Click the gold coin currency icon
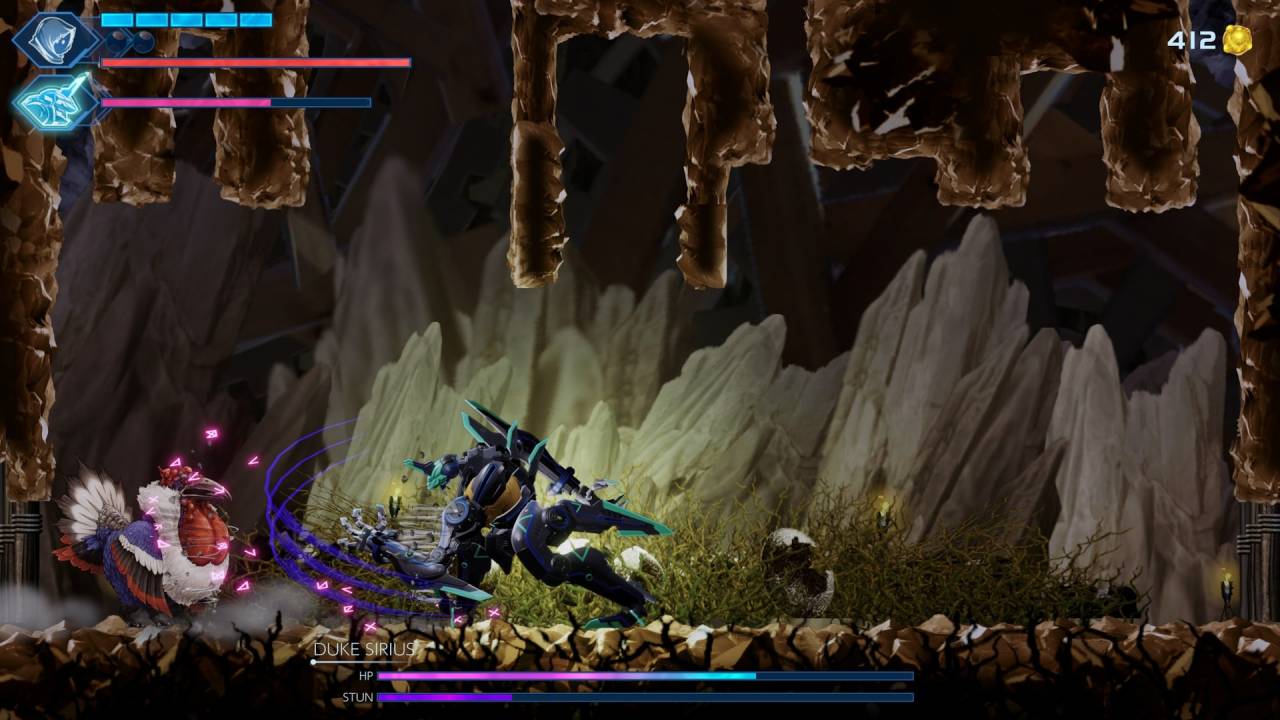This screenshot has width=1280, height=720. (x=1237, y=40)
